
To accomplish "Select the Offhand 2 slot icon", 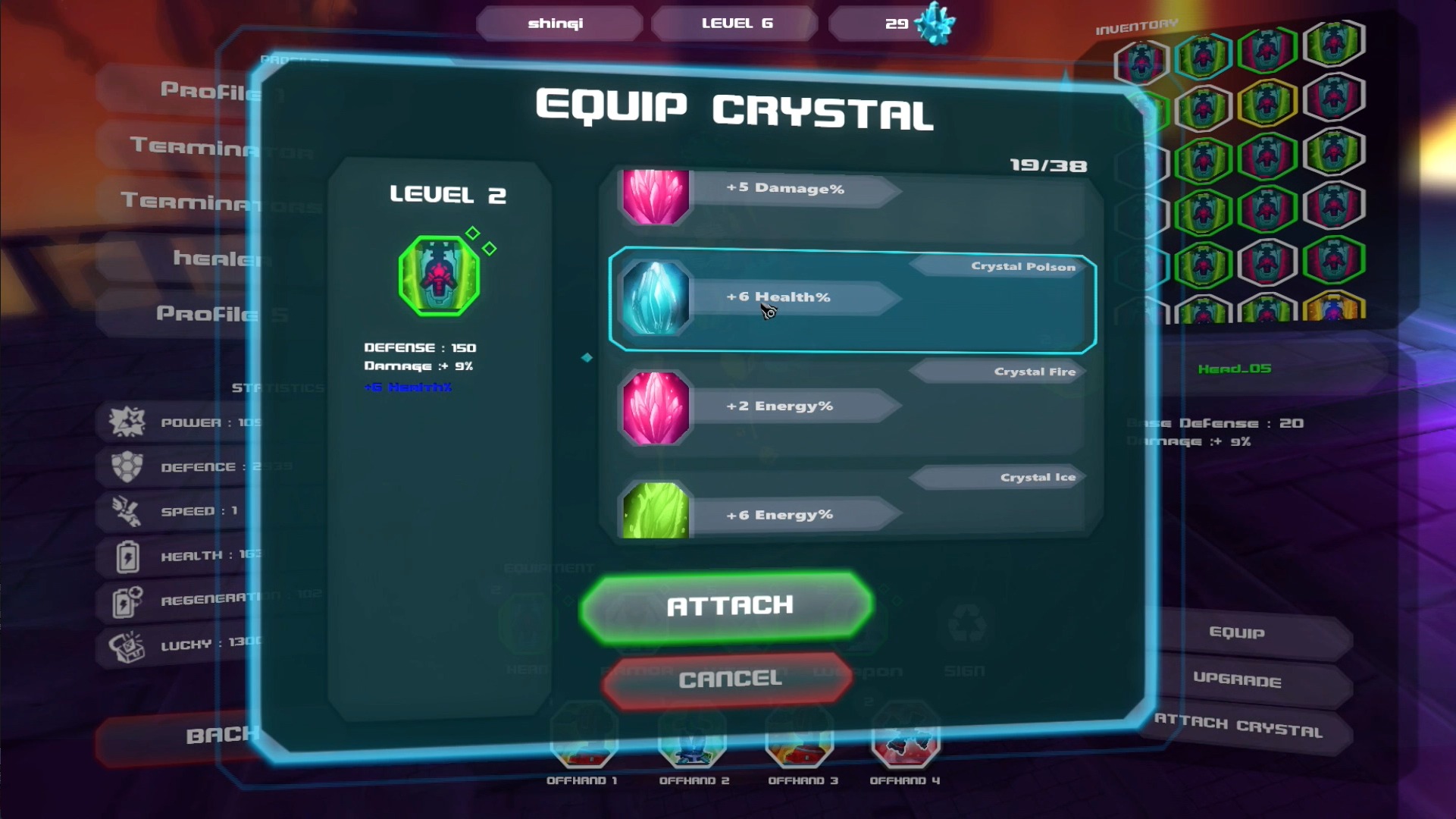I will (x=694, y=747).
